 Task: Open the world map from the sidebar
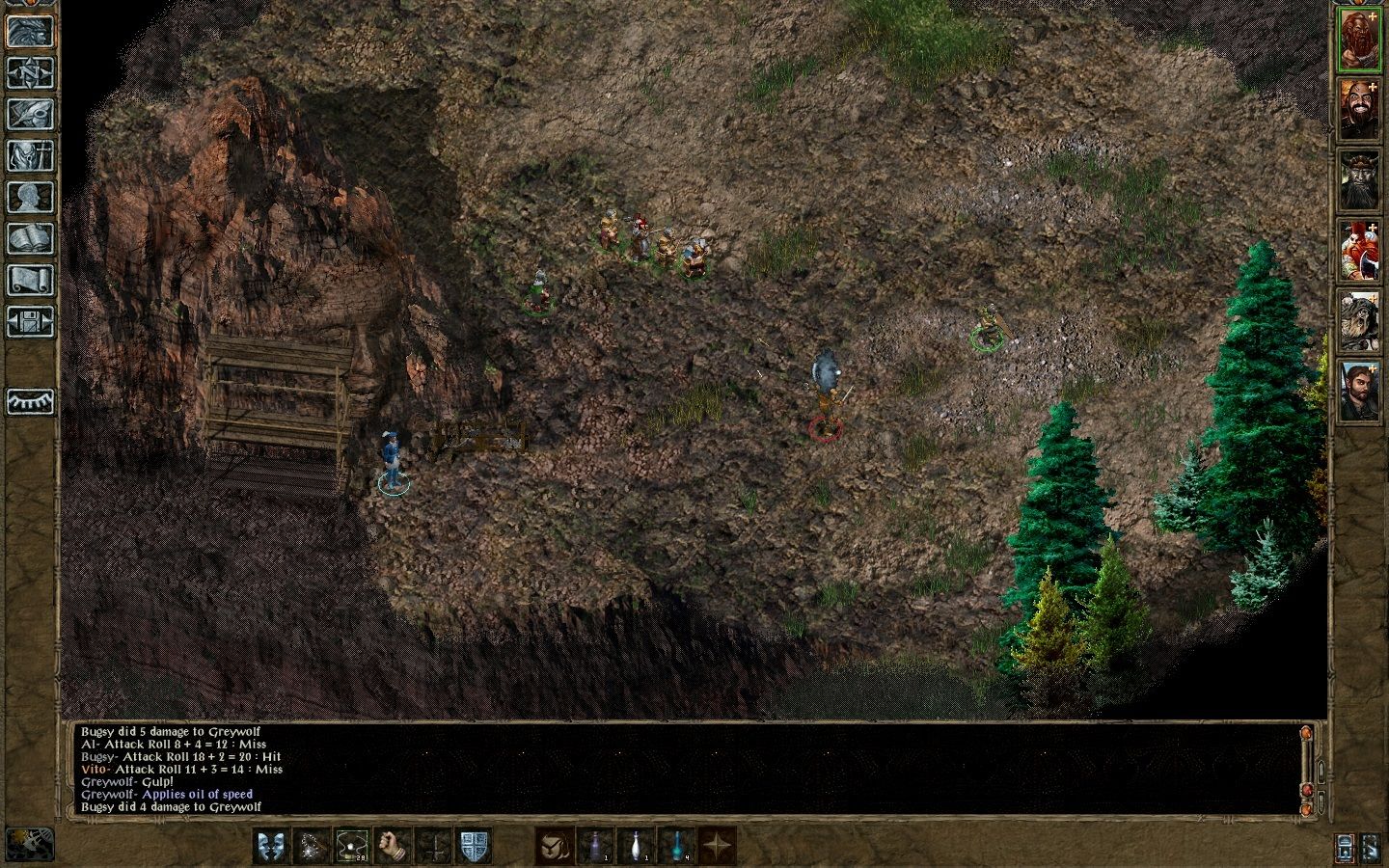pos(29,72)
